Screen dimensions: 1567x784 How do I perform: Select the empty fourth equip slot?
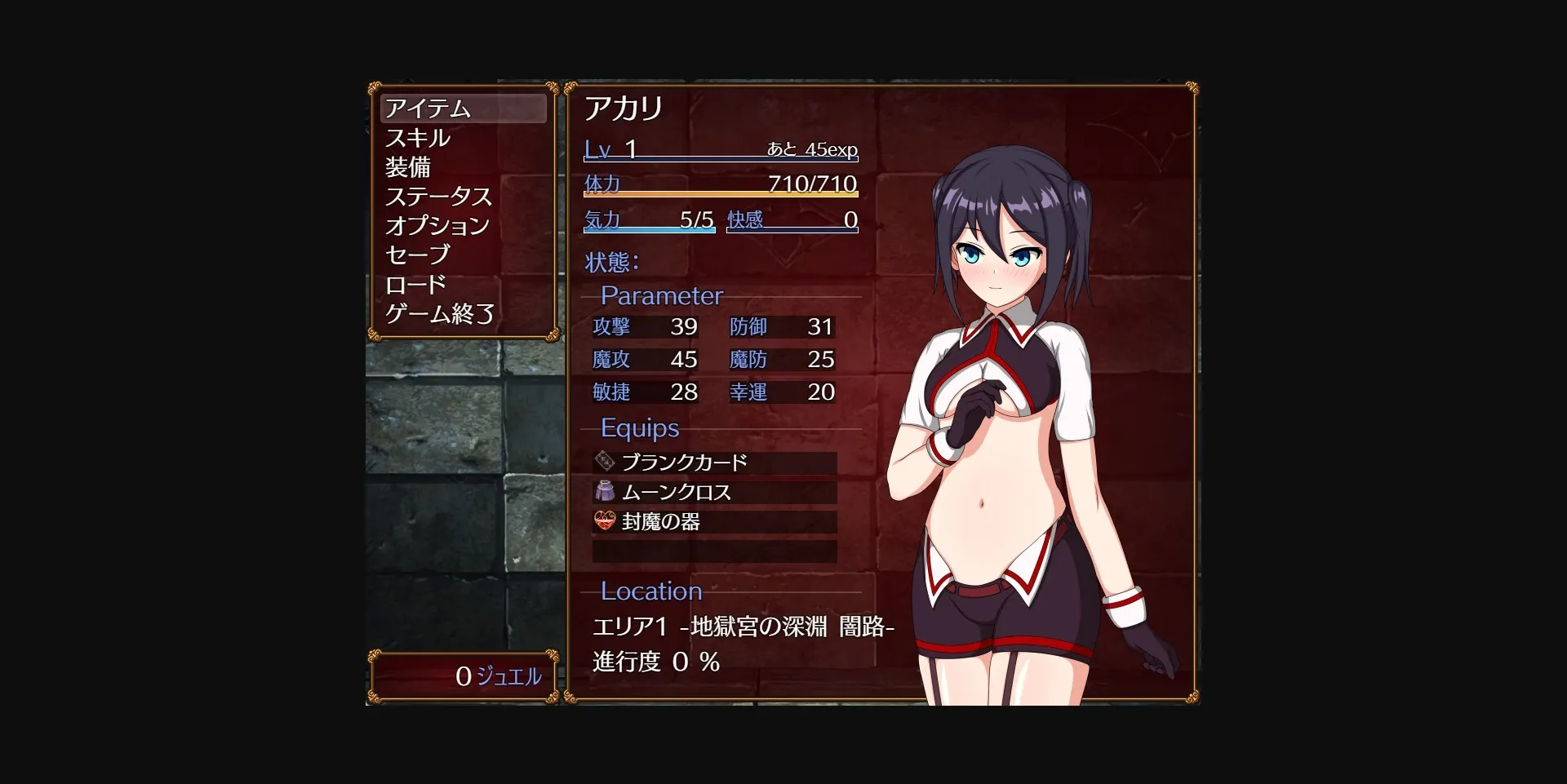(714, 552)
